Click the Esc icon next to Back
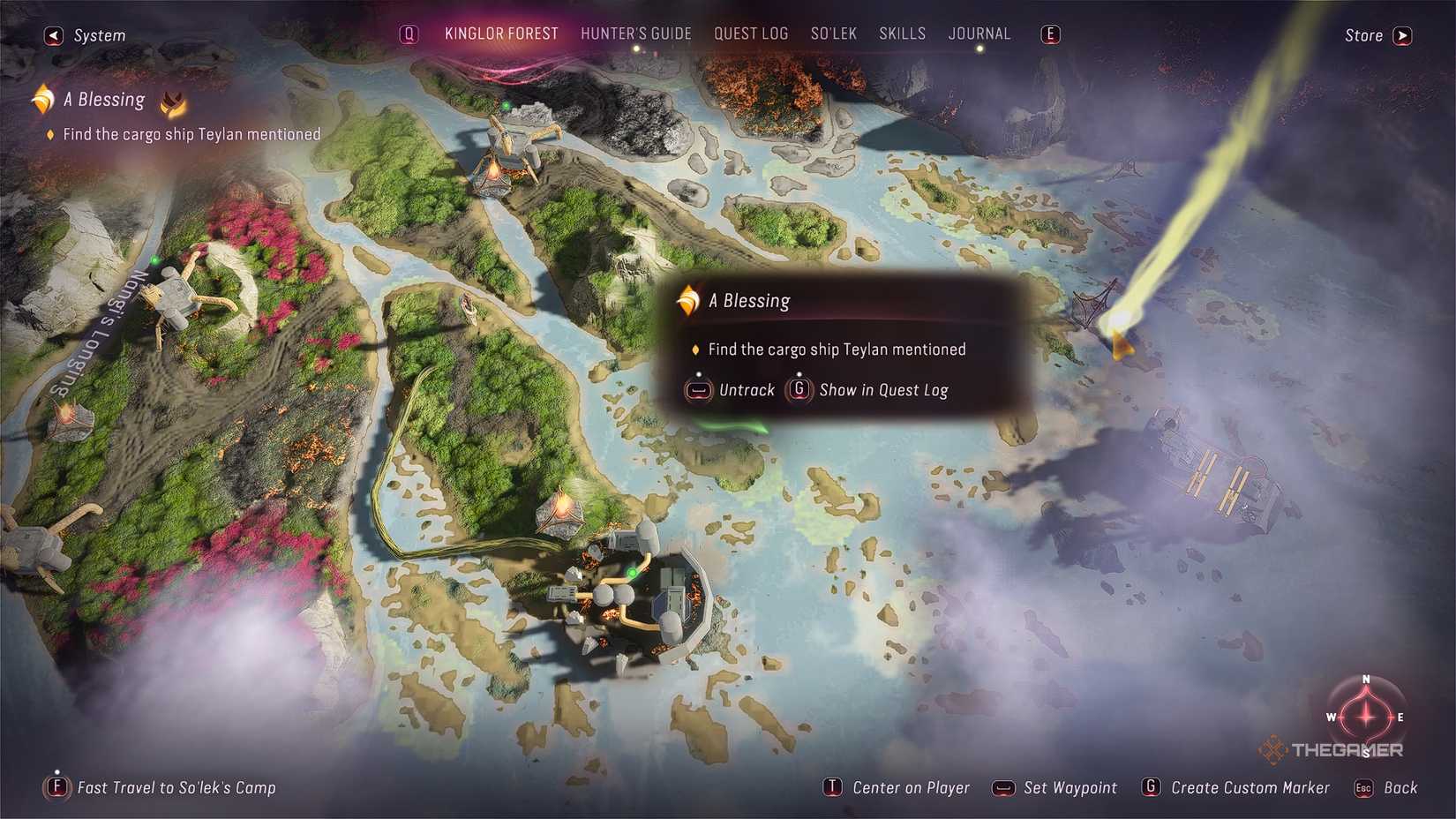1456x819 pixels. (1363, 788)
